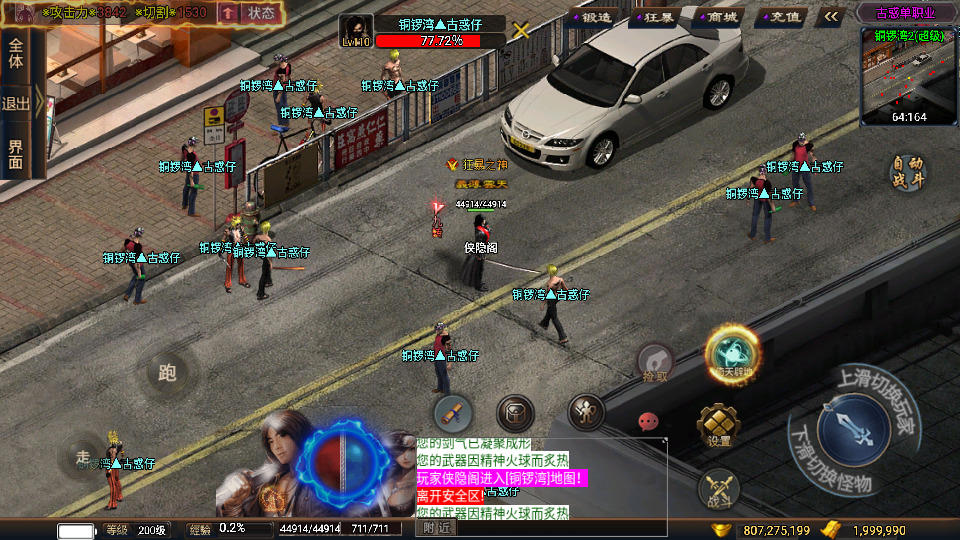Screen dimensions: 960x540
Task: Open the 狂暴 berserk menu
Action: pos(655,17)
